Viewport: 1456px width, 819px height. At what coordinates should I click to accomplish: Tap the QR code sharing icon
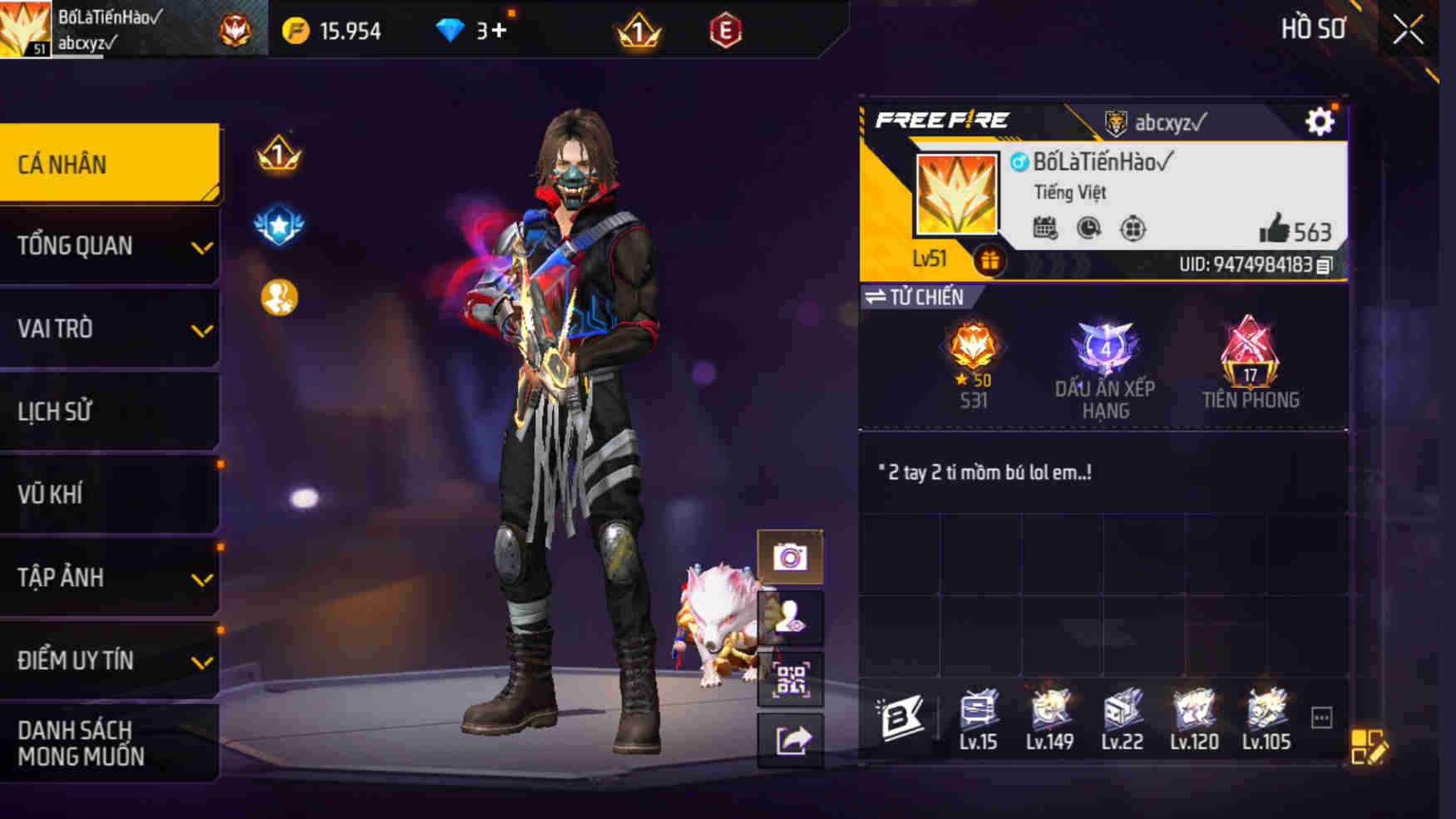pyautogui.click(x=793, y=679)
